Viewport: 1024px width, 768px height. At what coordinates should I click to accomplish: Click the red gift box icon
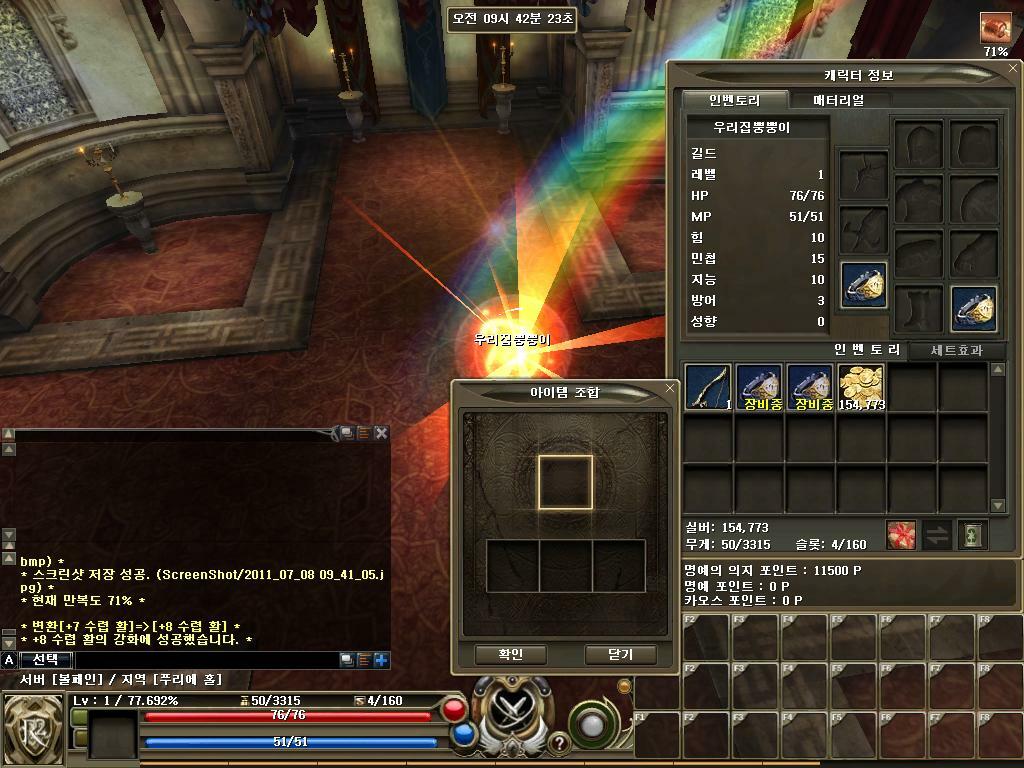click(901, 535)
